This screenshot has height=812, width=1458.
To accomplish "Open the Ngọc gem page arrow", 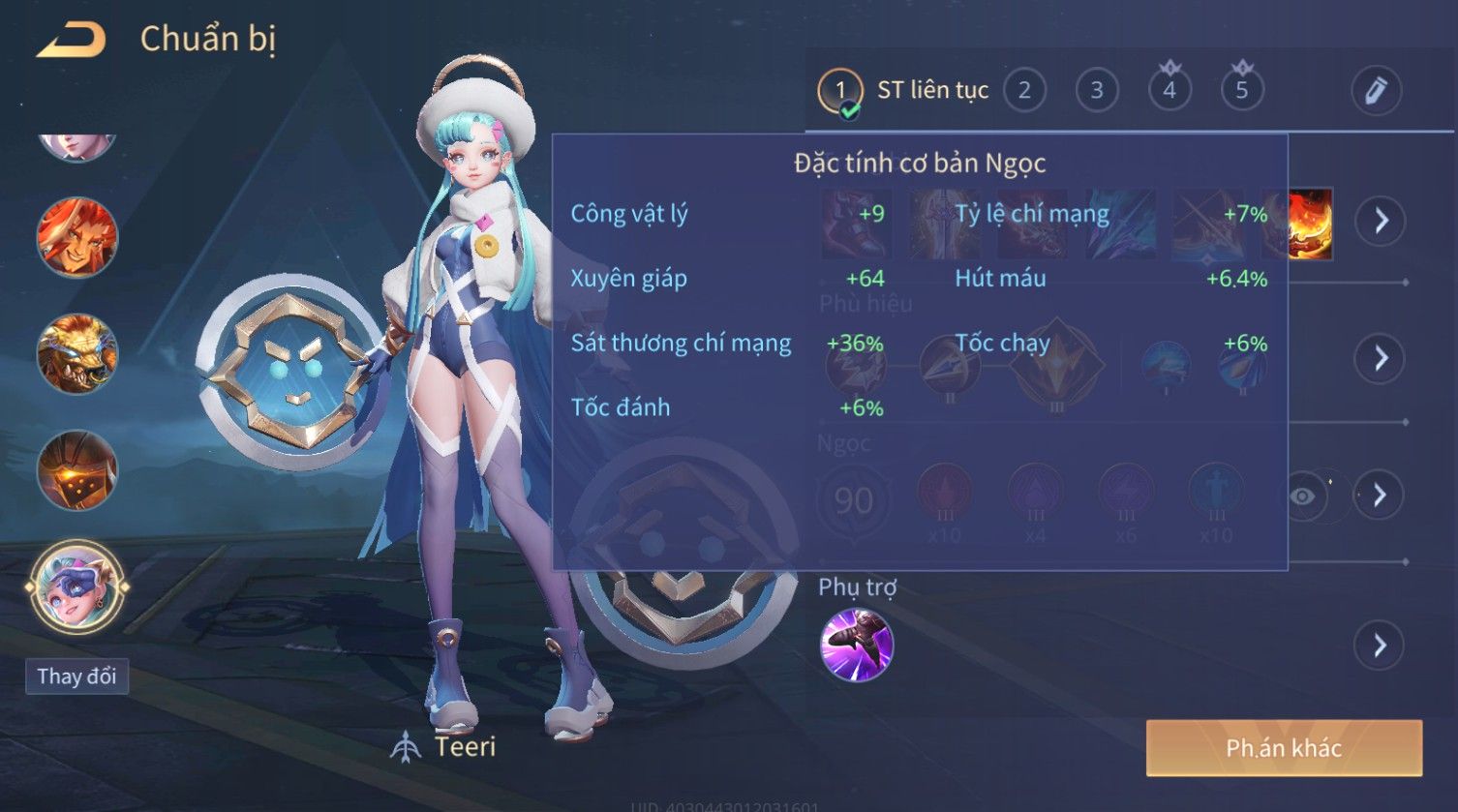I will (x=1381, y=495).
